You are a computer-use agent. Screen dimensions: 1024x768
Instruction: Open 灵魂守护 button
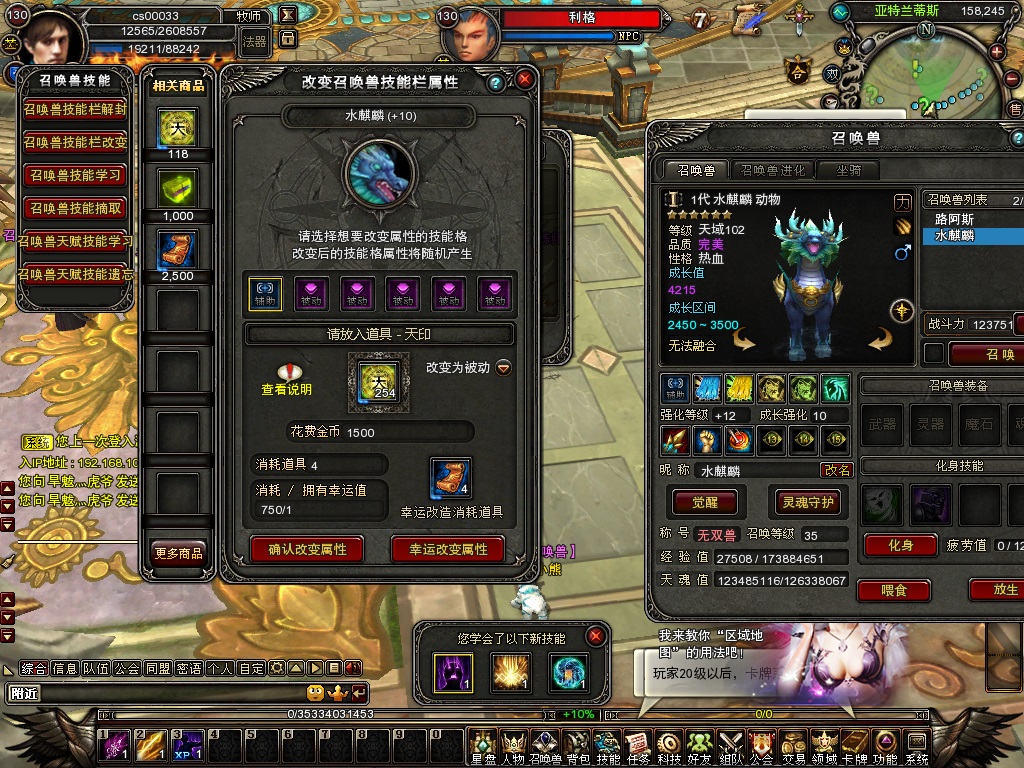[x=808, y=502]
